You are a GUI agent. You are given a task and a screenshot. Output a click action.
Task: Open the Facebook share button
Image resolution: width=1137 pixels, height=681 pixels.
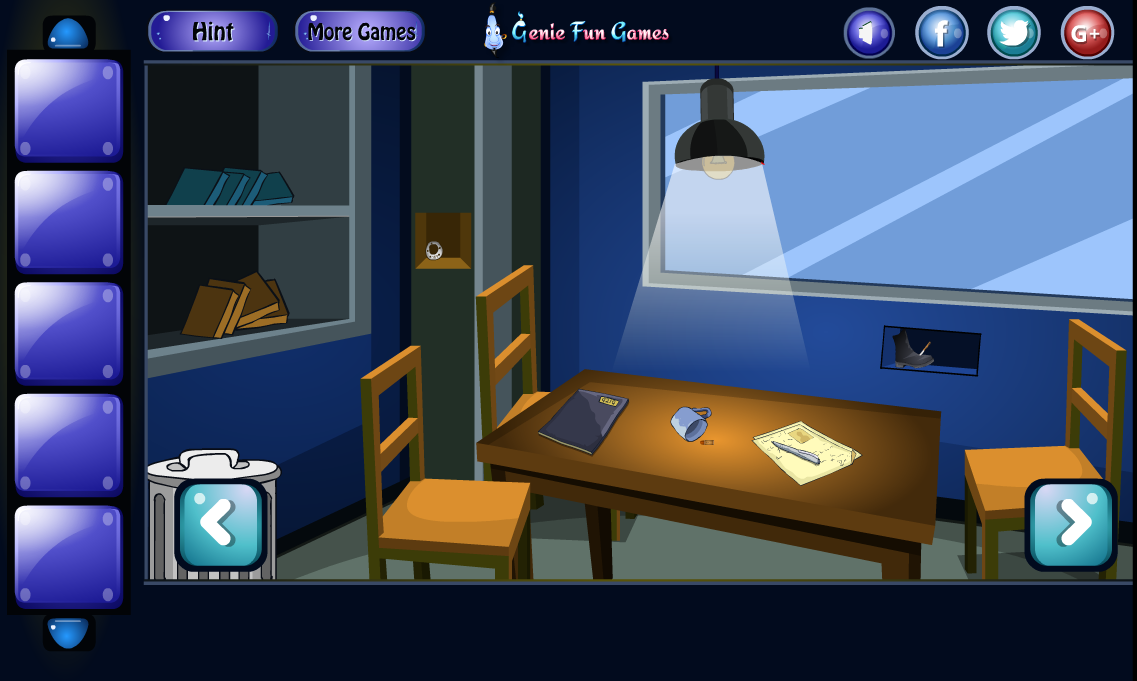tap(941, 33)
